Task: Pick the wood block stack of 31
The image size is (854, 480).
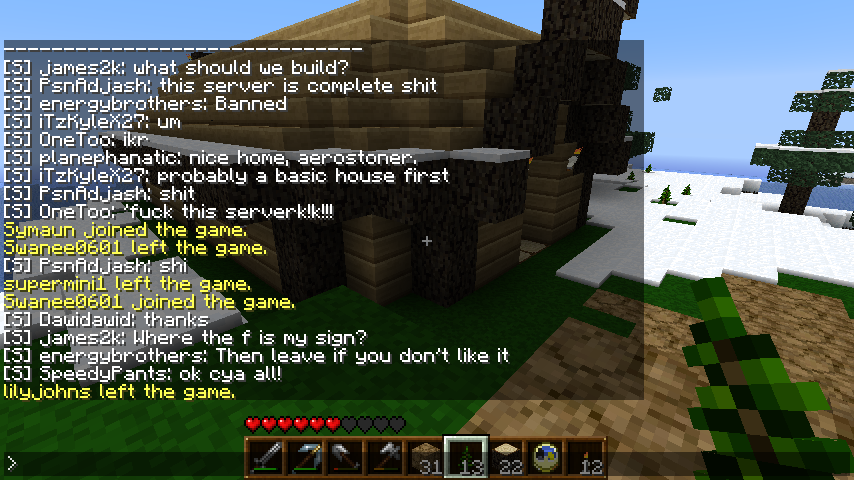Action: [x=426, y=458]
